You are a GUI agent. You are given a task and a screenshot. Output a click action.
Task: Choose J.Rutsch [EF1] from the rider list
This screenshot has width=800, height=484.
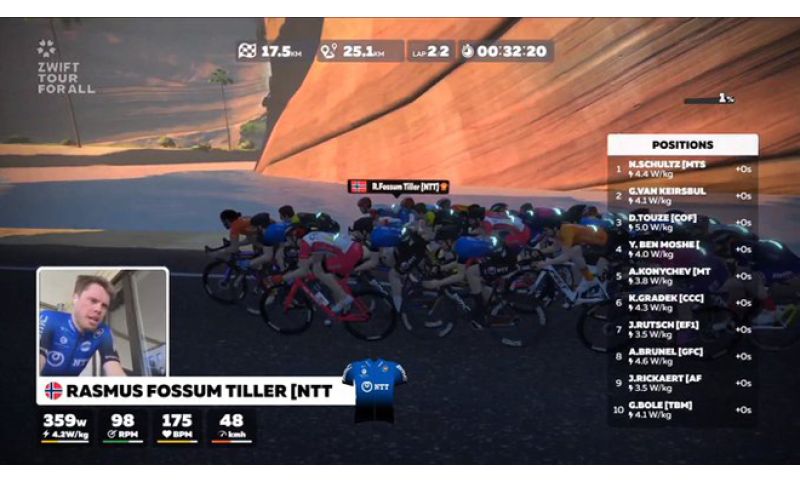[682, 329]
